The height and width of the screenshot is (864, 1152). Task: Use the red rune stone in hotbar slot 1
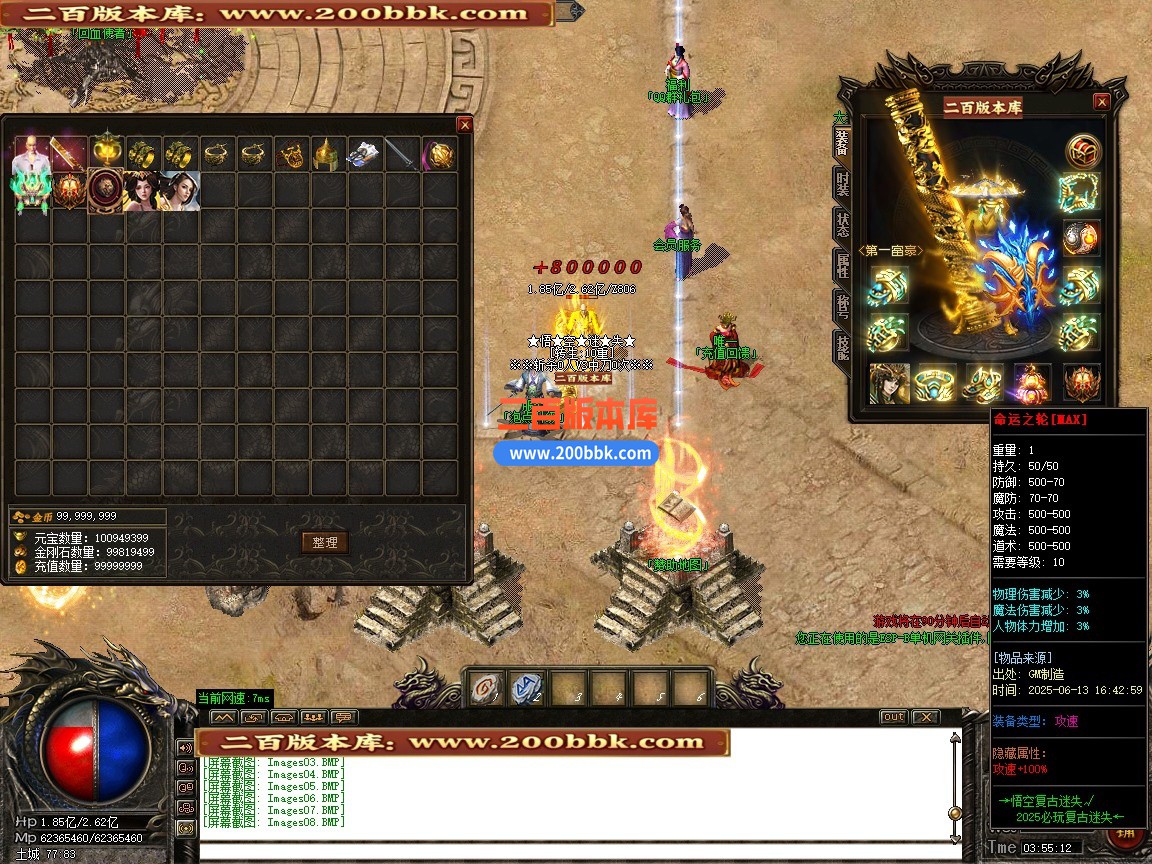(486, 687)
